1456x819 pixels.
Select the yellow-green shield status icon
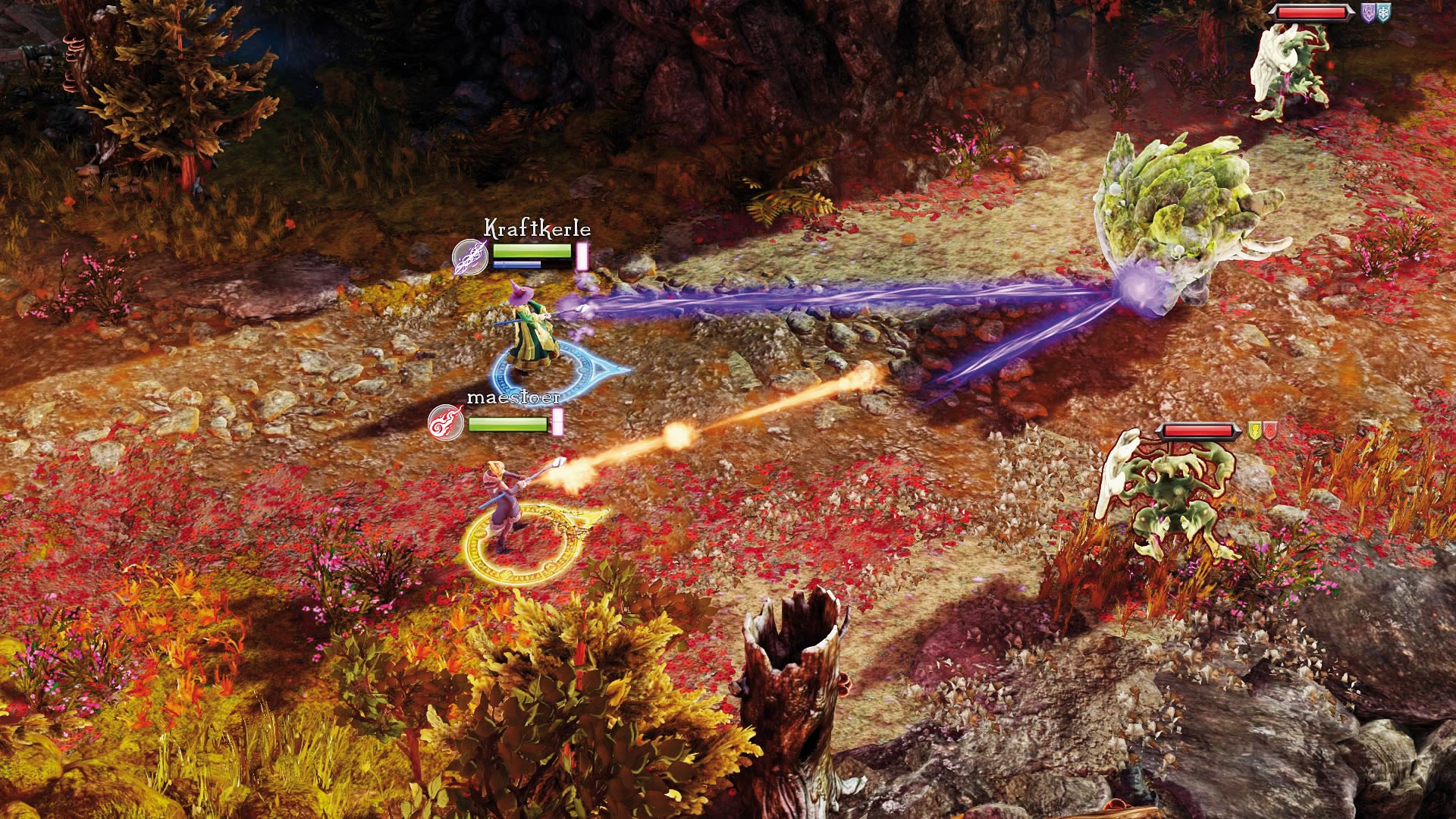pos(1255,431)
